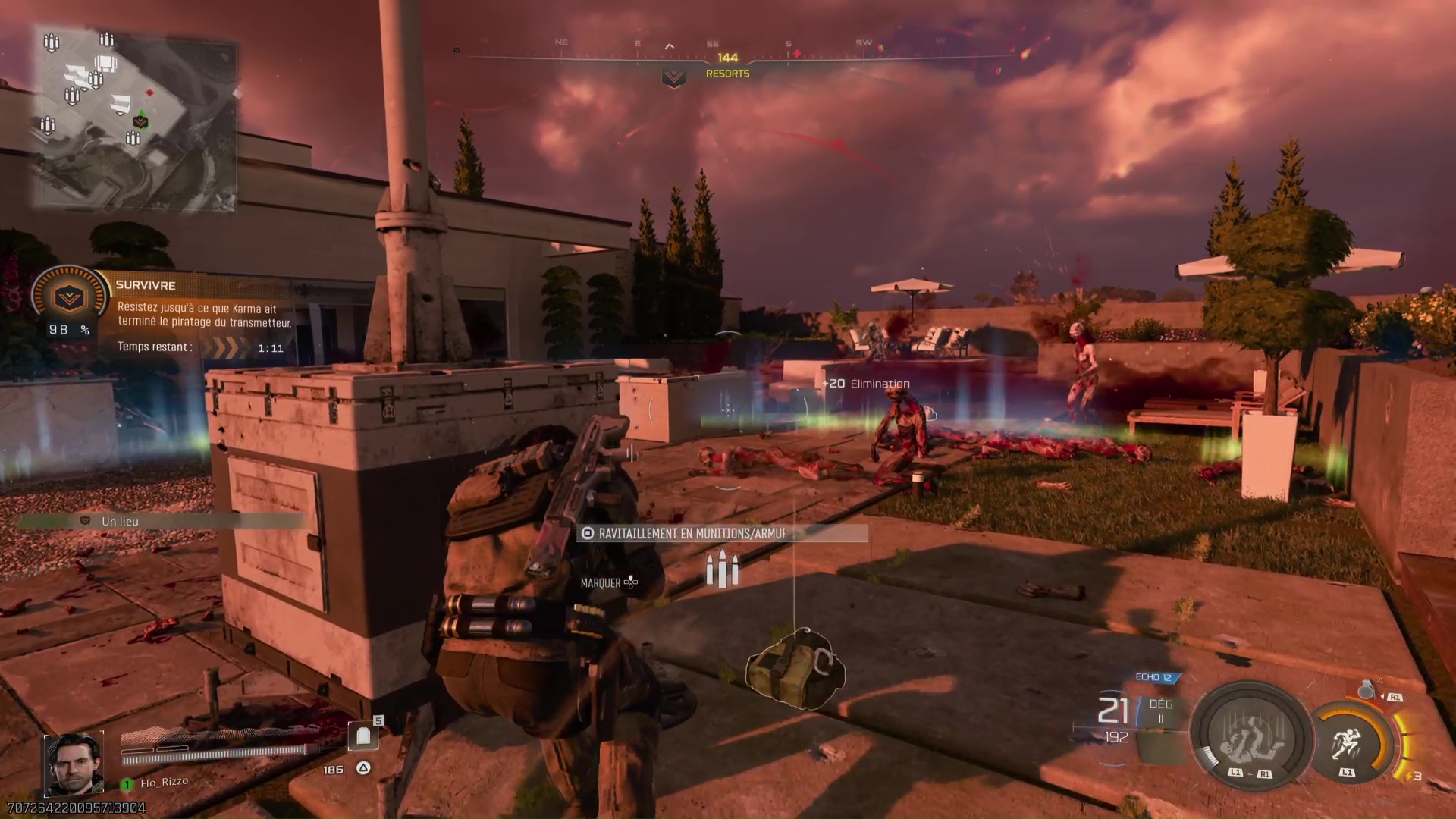Viewport: 1456px width, 819px height.
Task: Select RESORTS on the compass bar
Action: 727,74
